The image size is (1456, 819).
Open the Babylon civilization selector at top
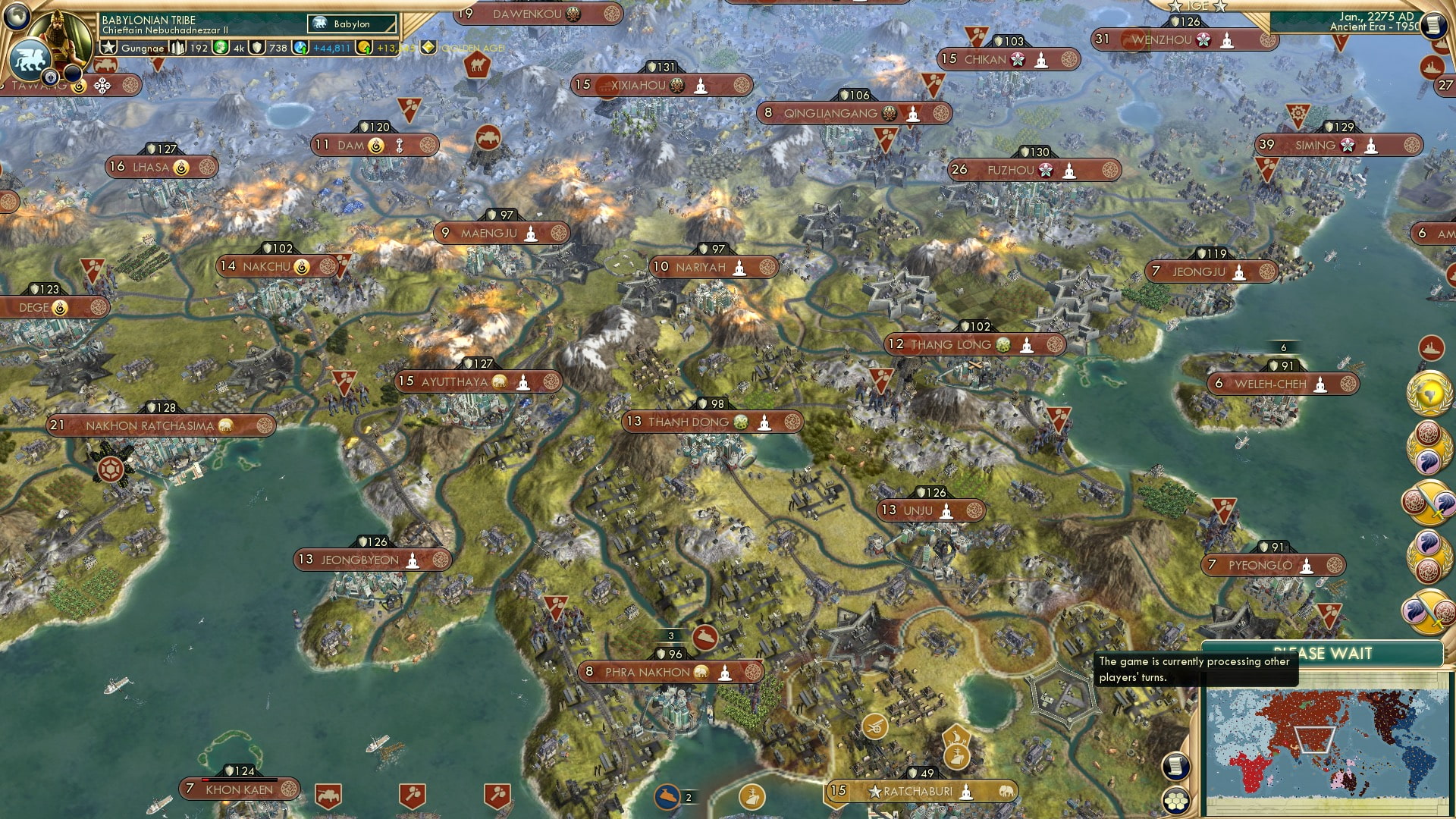351,24
